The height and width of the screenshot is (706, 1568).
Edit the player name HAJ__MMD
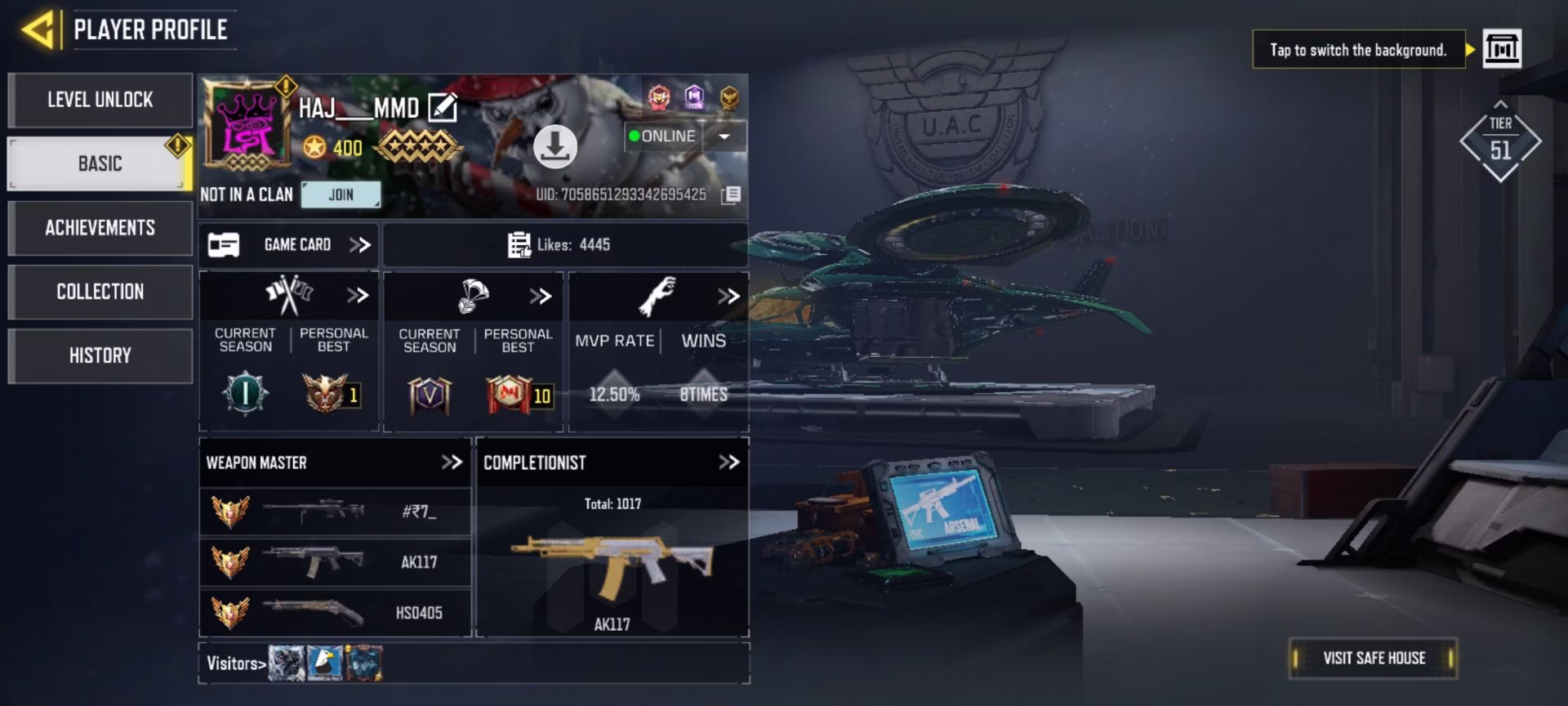(x=443, y=108)
